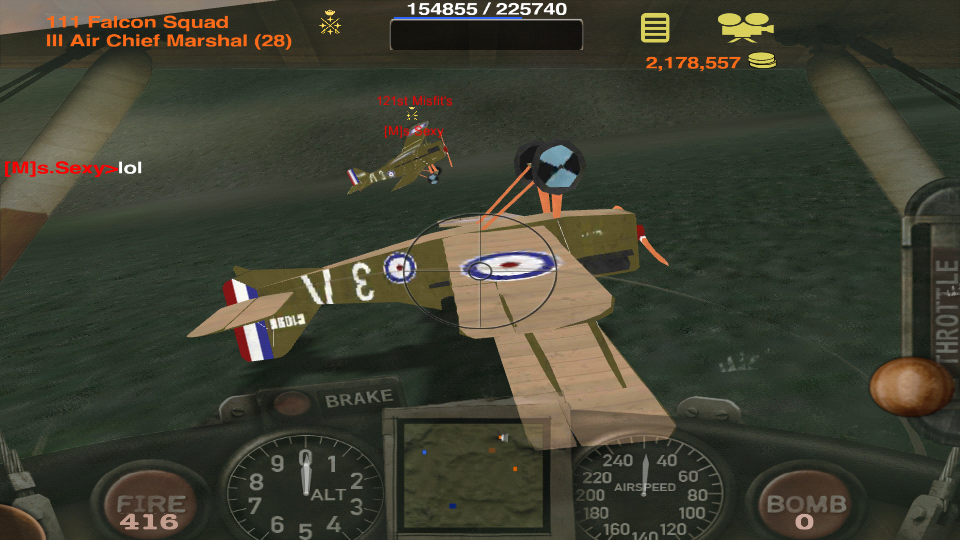Grab the round throttle knob
The width and height of the screenshot is (960, 540).
point(909,386)
